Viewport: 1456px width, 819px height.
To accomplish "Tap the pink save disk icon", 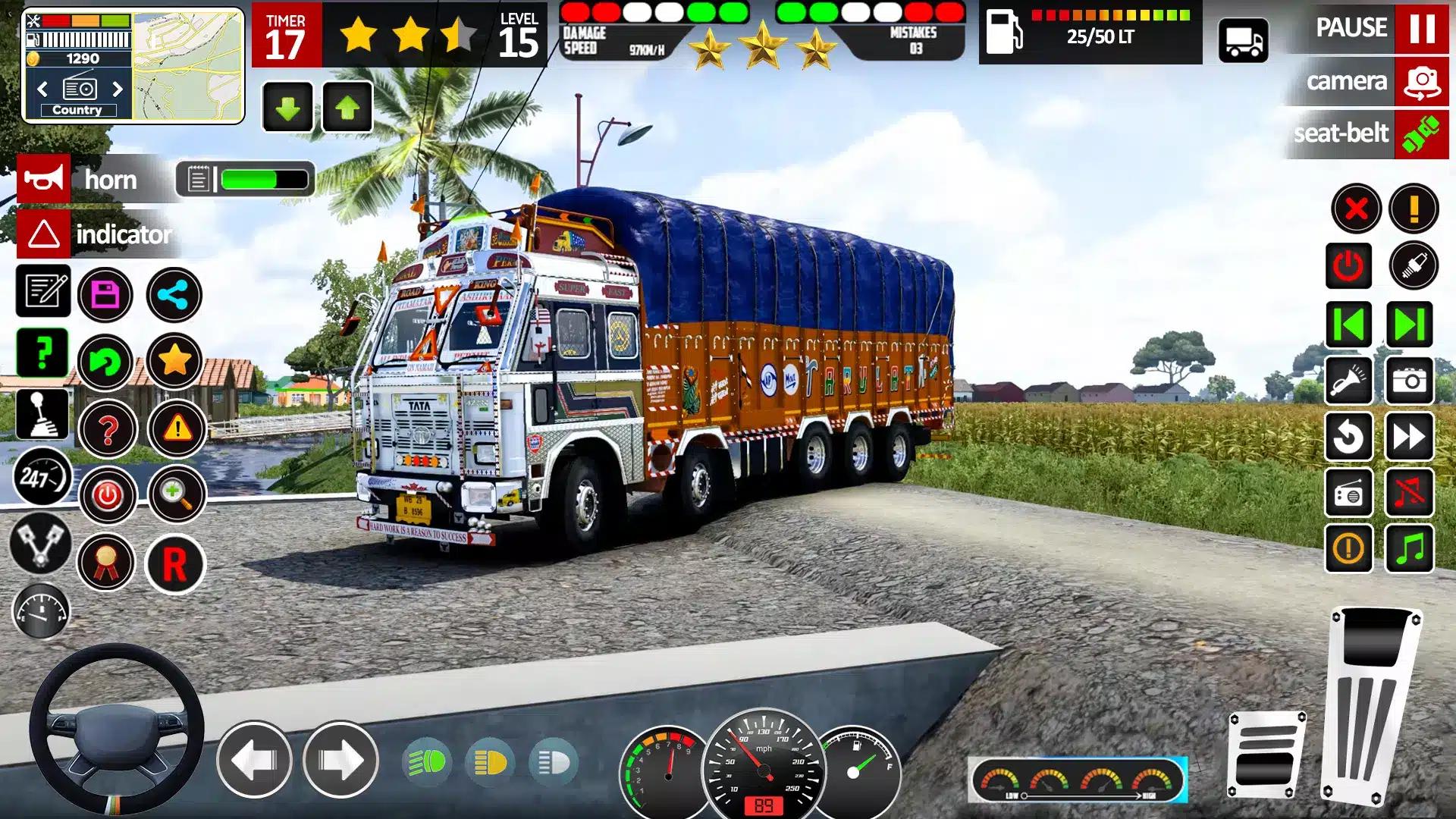I will 105,294.
